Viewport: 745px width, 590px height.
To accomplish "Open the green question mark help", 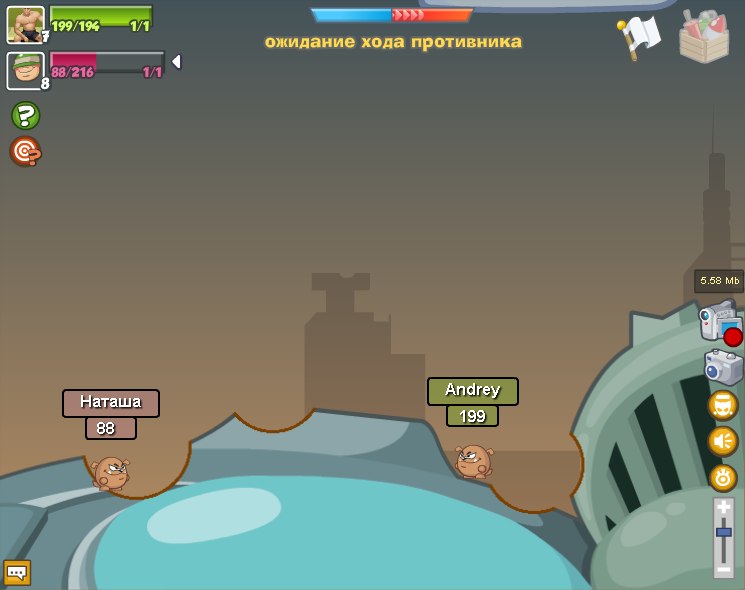I will 25,115.
